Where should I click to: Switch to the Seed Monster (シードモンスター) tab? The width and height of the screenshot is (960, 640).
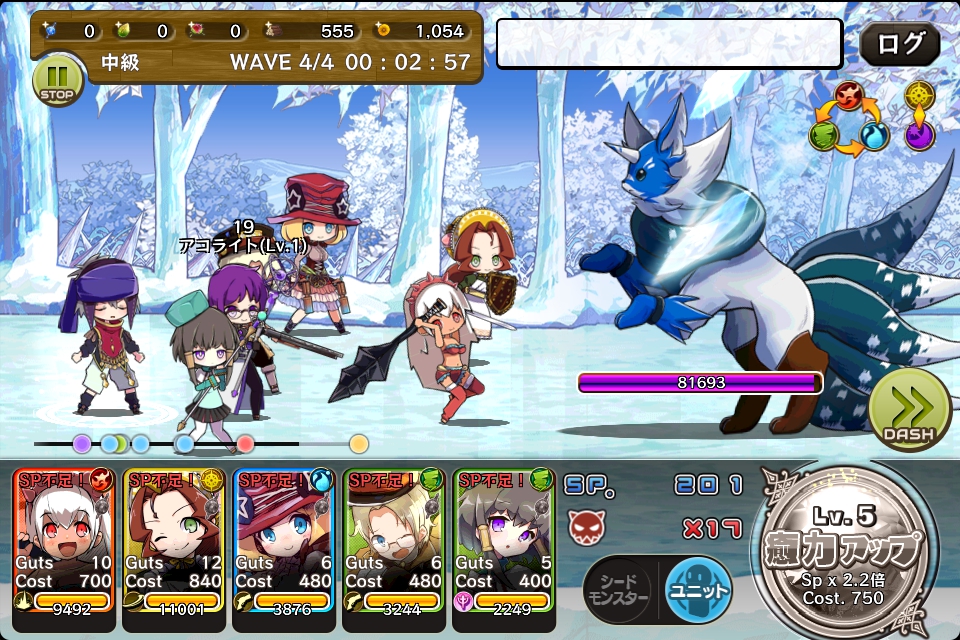point(620,589)
